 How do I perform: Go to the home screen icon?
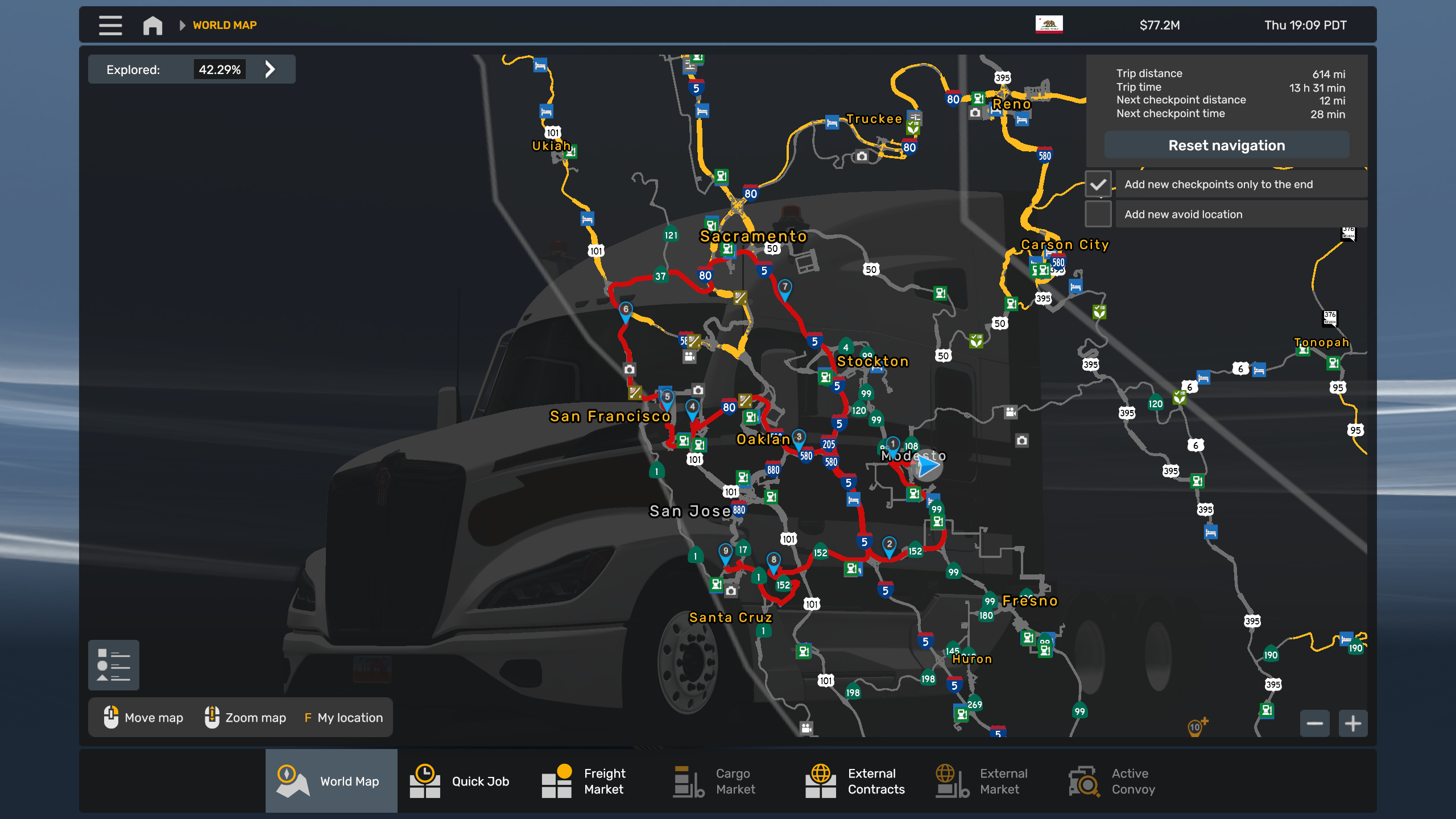click(152, 26)
